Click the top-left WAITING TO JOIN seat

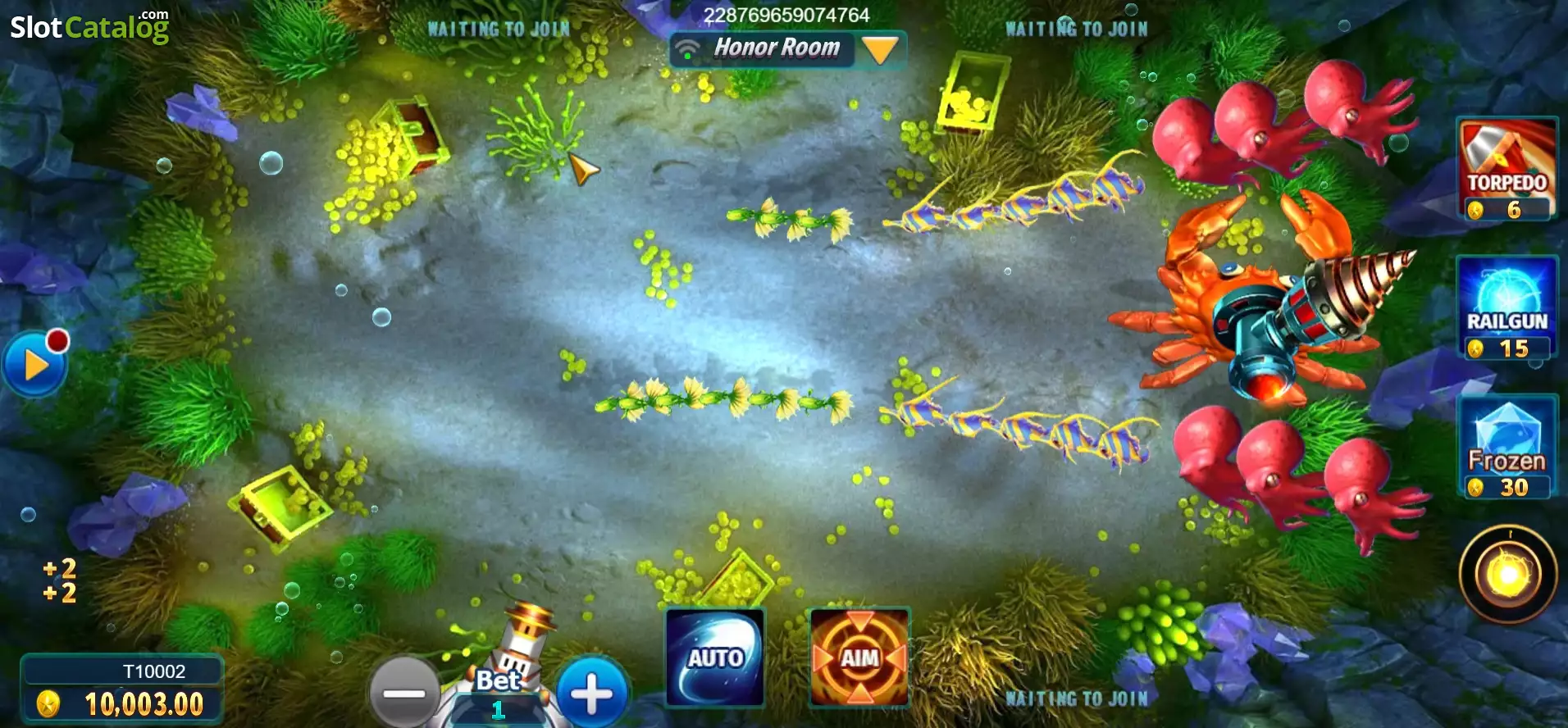point(499,29)
